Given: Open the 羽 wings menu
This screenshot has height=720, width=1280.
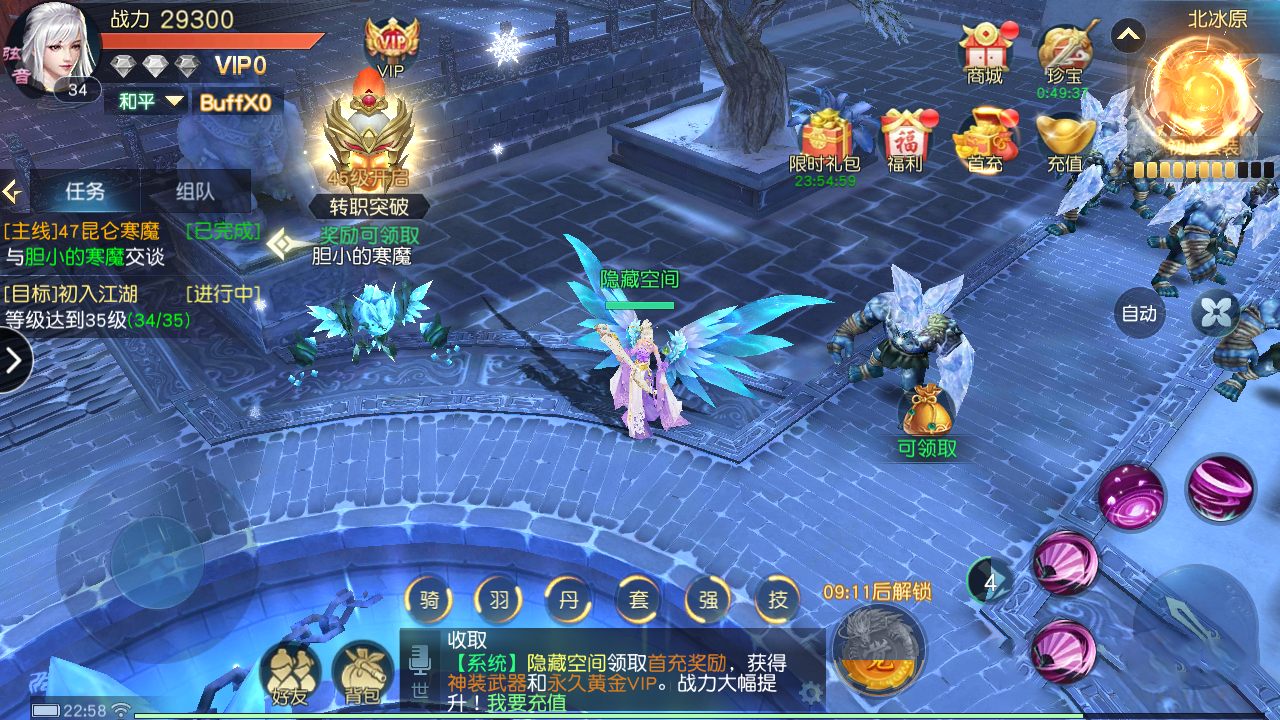Looking at the screenshot, I should [x=499, y=600].
